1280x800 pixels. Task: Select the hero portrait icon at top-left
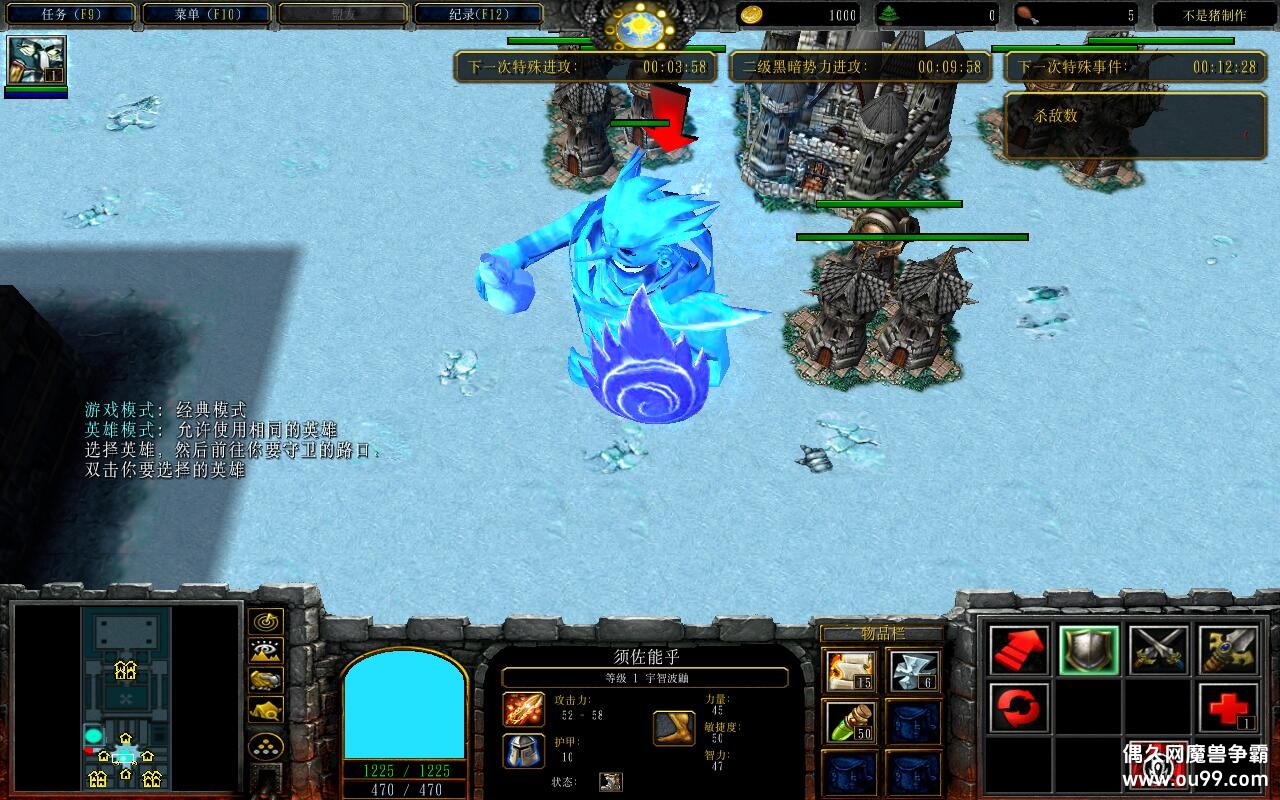tap(36, 61)
